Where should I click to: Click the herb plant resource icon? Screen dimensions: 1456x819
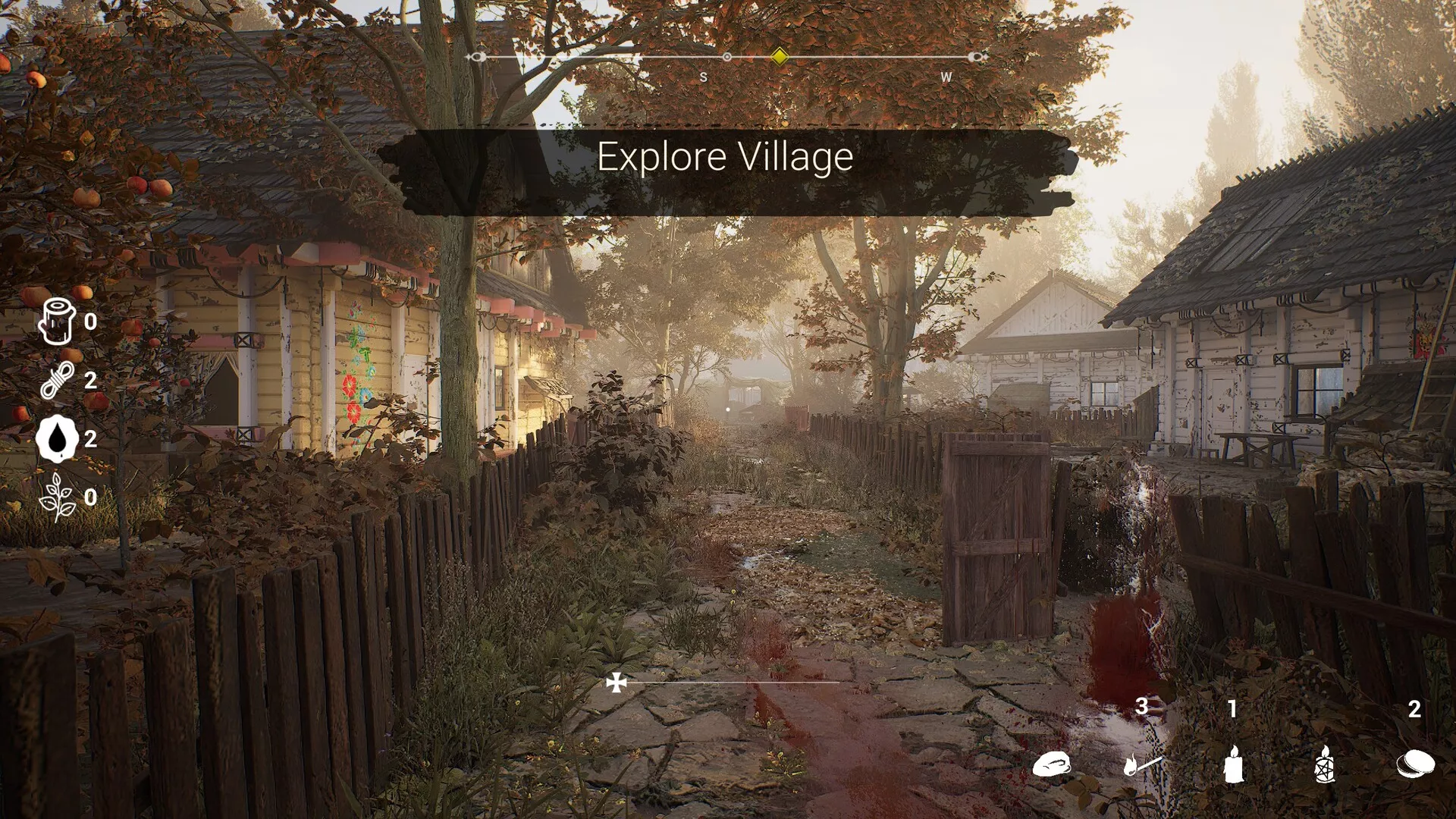(58, 497)
